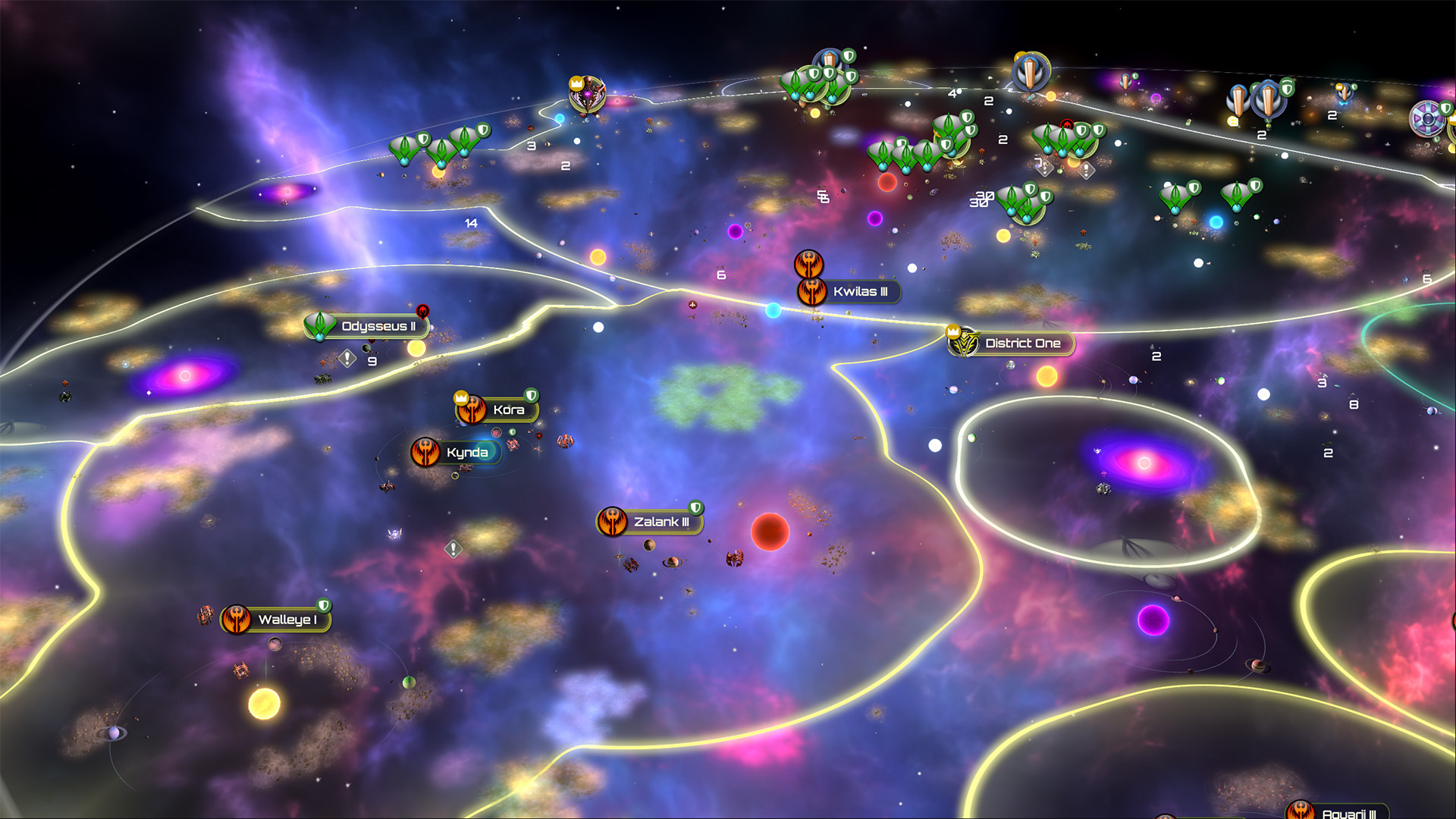Select the Aquarii III planet label

[x=1348, y=813]
